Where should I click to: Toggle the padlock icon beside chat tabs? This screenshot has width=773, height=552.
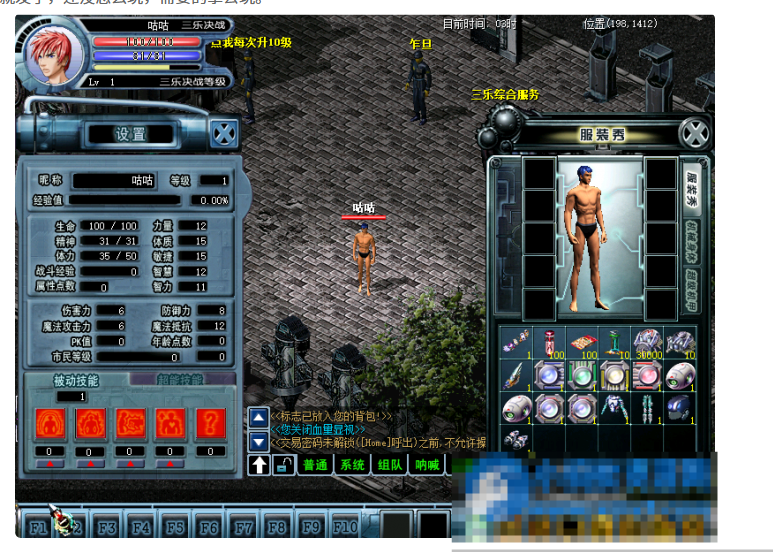tap(285, 465)
